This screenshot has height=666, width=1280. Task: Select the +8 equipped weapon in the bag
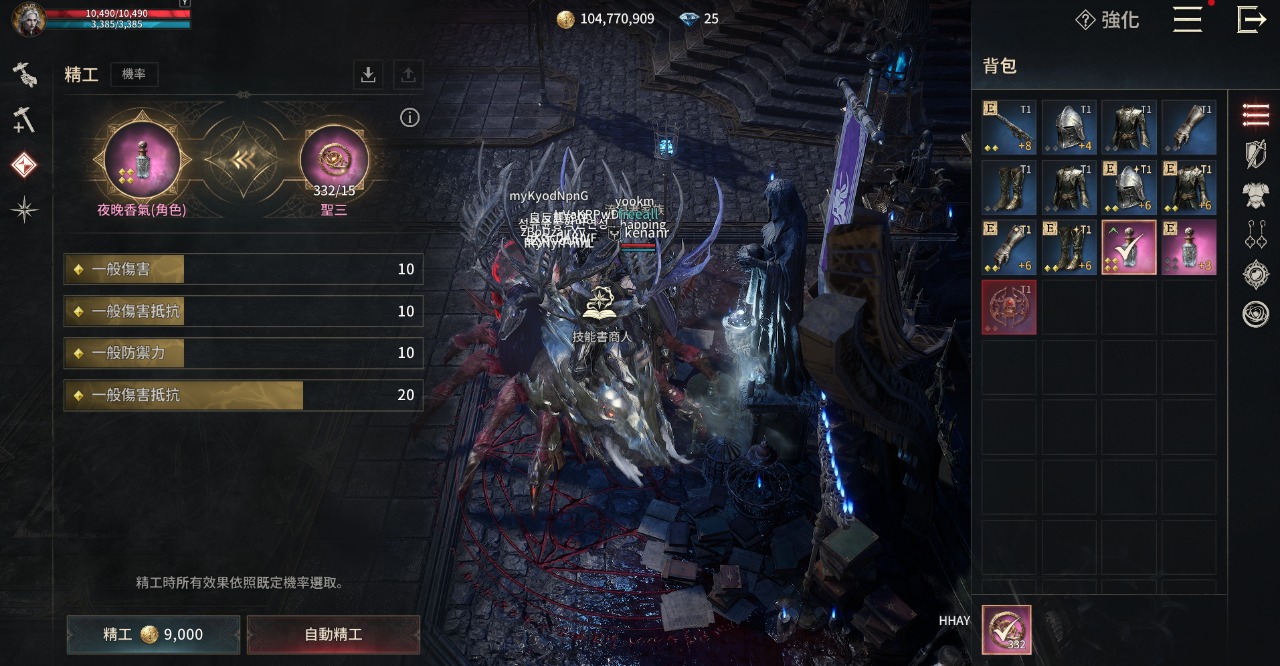click(1008, 127)
